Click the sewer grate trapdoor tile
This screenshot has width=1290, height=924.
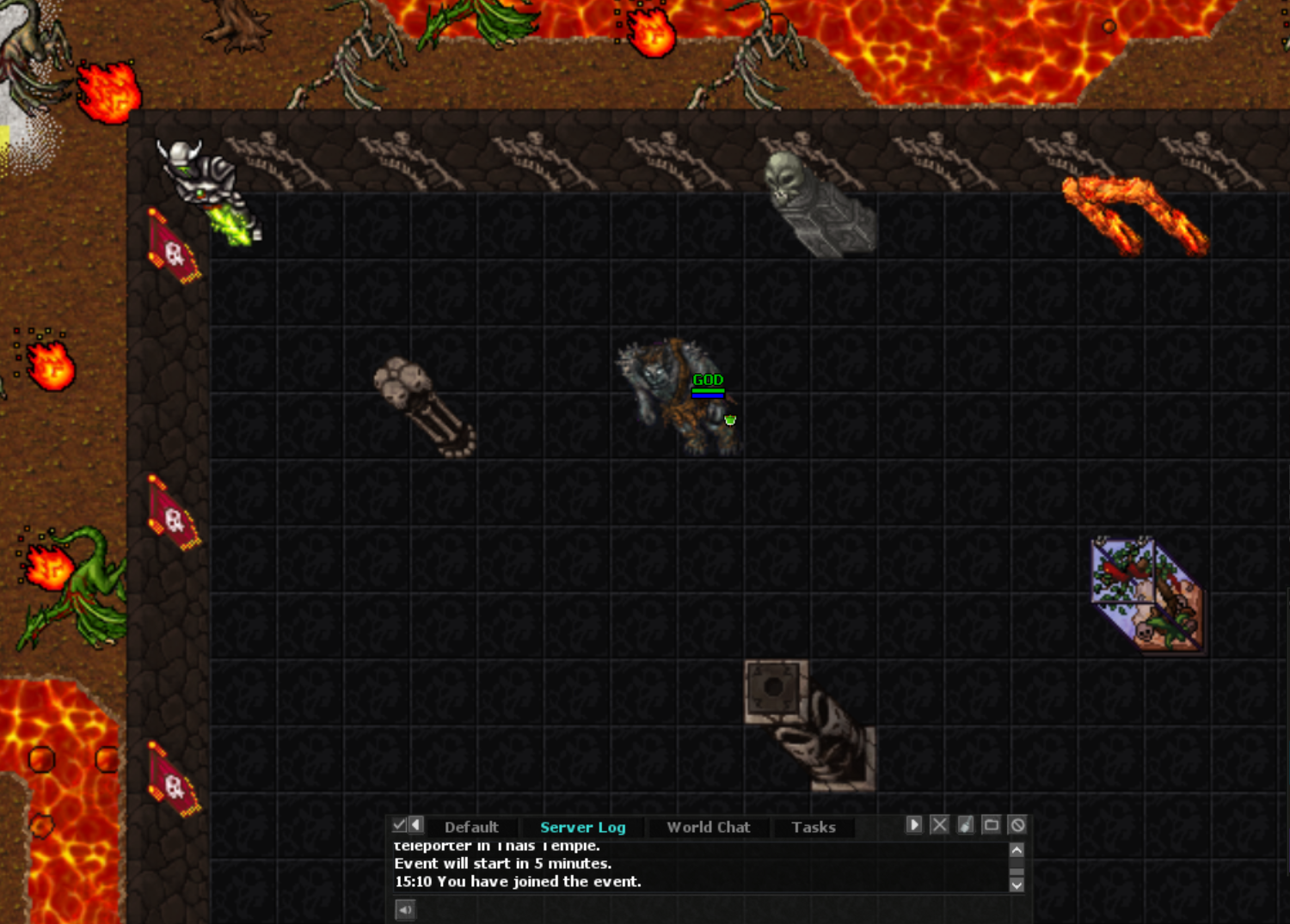774,688
